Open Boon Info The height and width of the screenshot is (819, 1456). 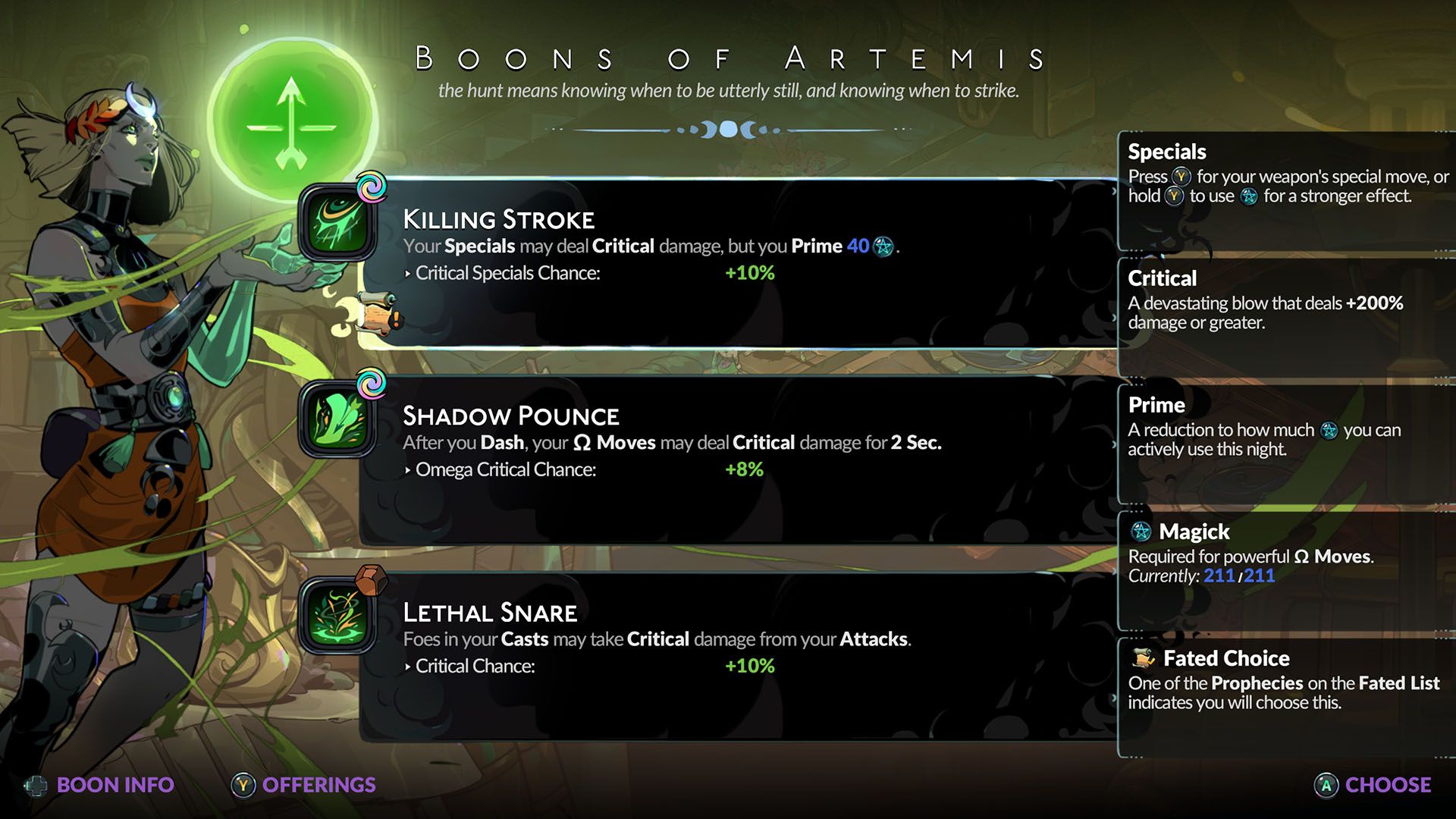point(100,785)
